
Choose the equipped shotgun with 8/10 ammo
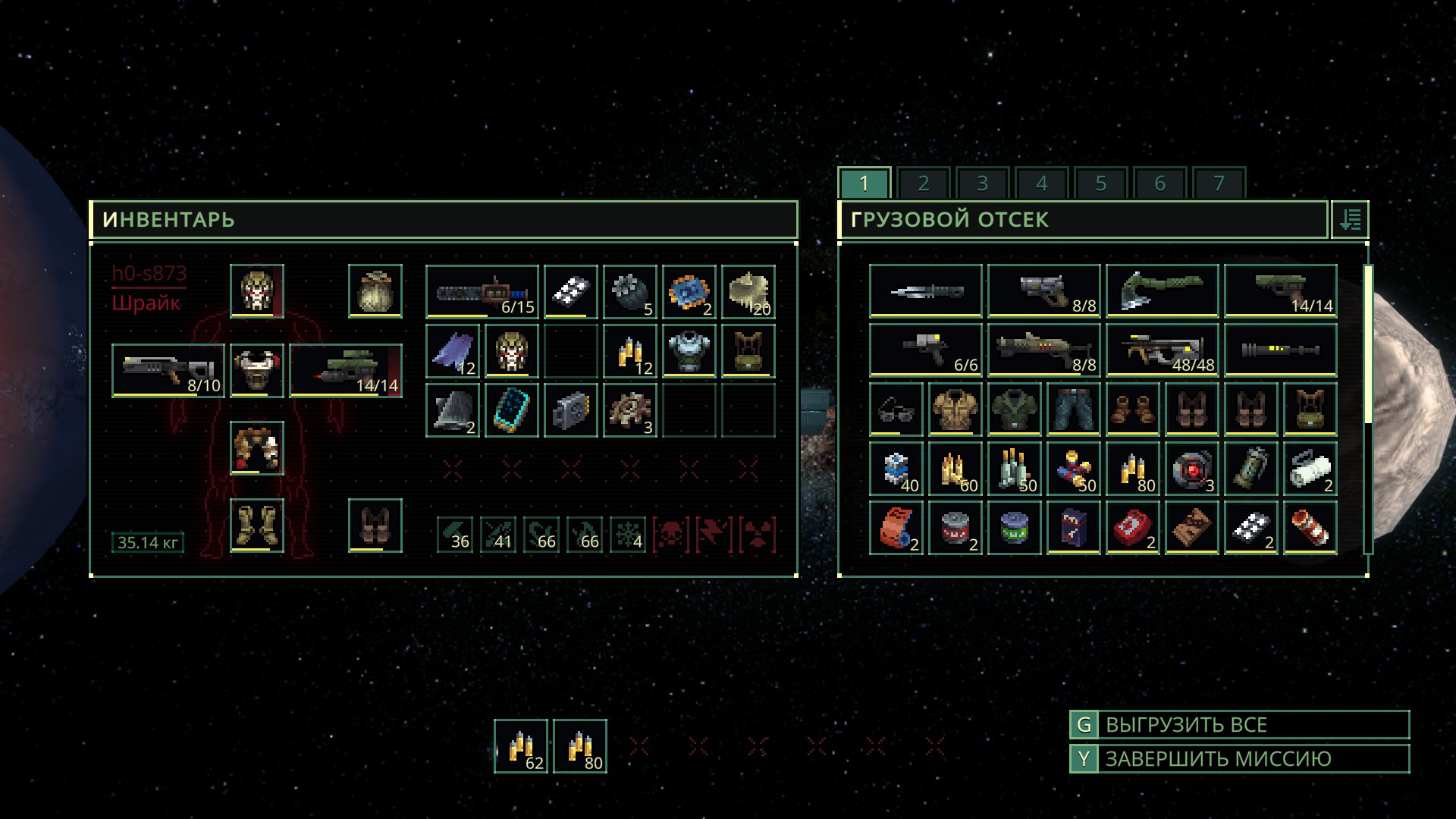168,371
